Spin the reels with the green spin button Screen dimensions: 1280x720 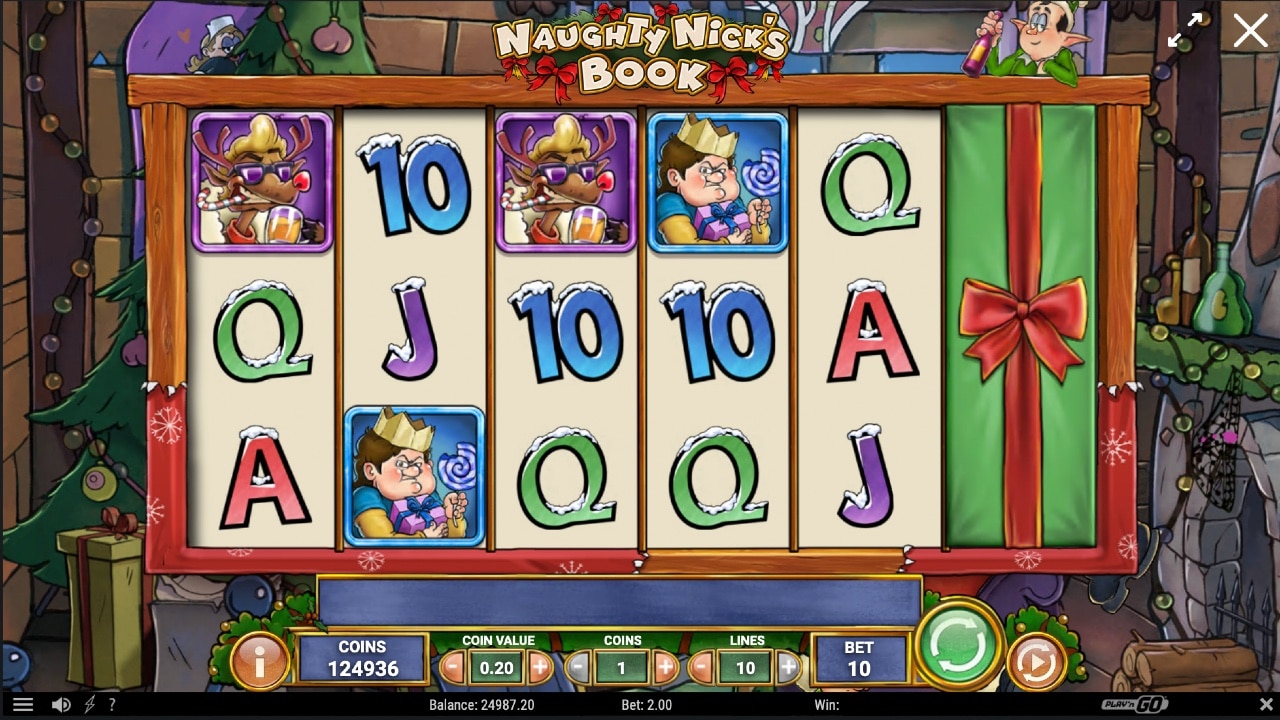(x=957, y=647)
